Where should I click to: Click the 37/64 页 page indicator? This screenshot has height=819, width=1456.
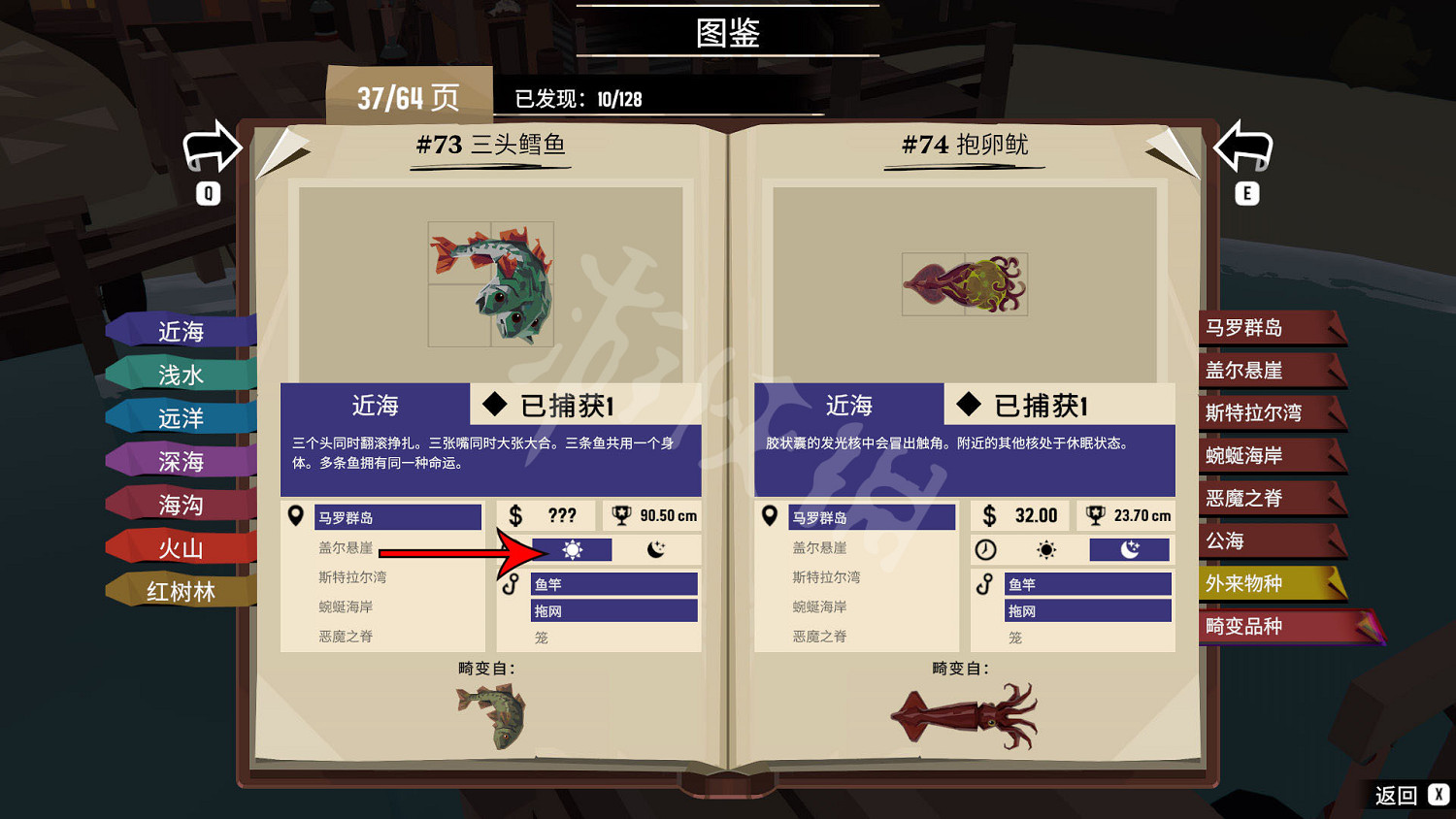[409, 93]
